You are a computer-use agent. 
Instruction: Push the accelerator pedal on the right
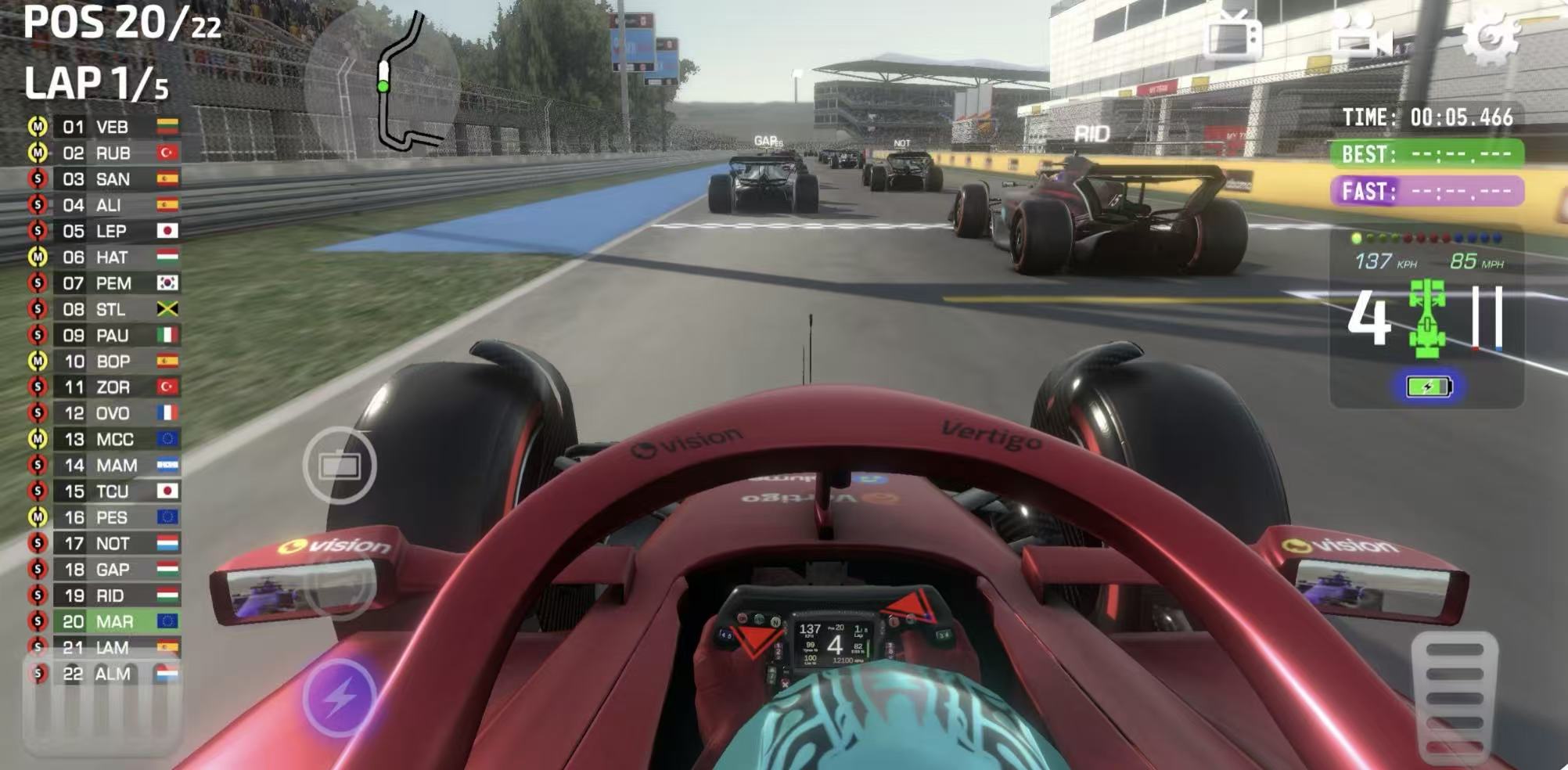tap(1455, 696)
